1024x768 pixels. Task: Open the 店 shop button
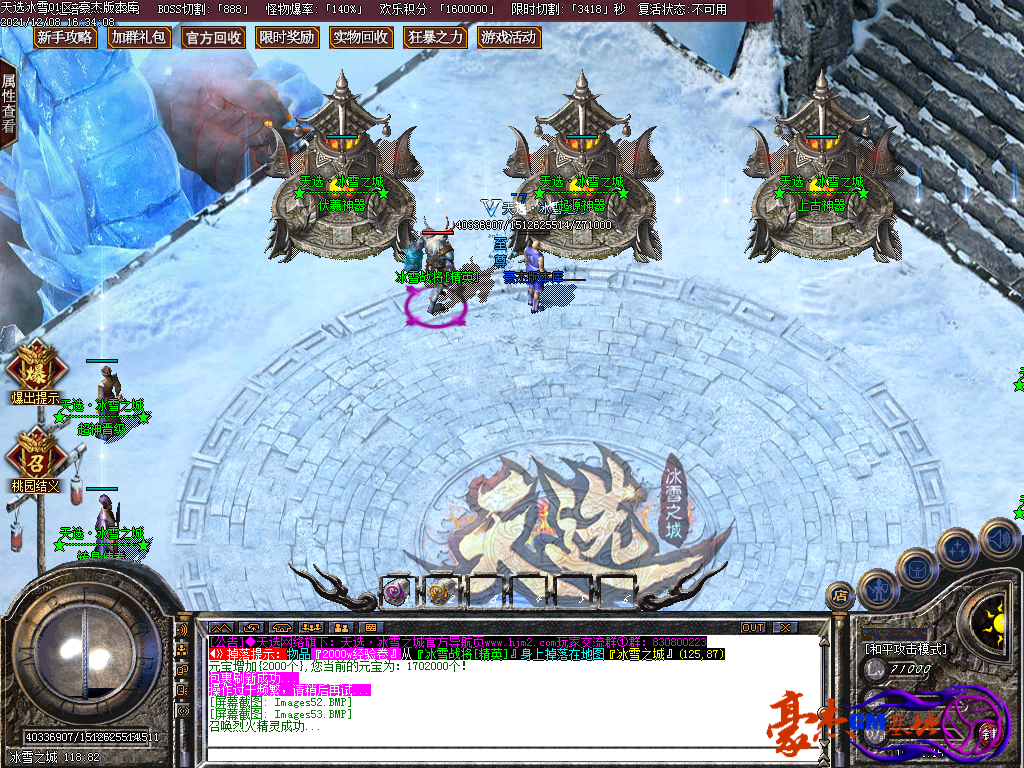pos(840,597)
